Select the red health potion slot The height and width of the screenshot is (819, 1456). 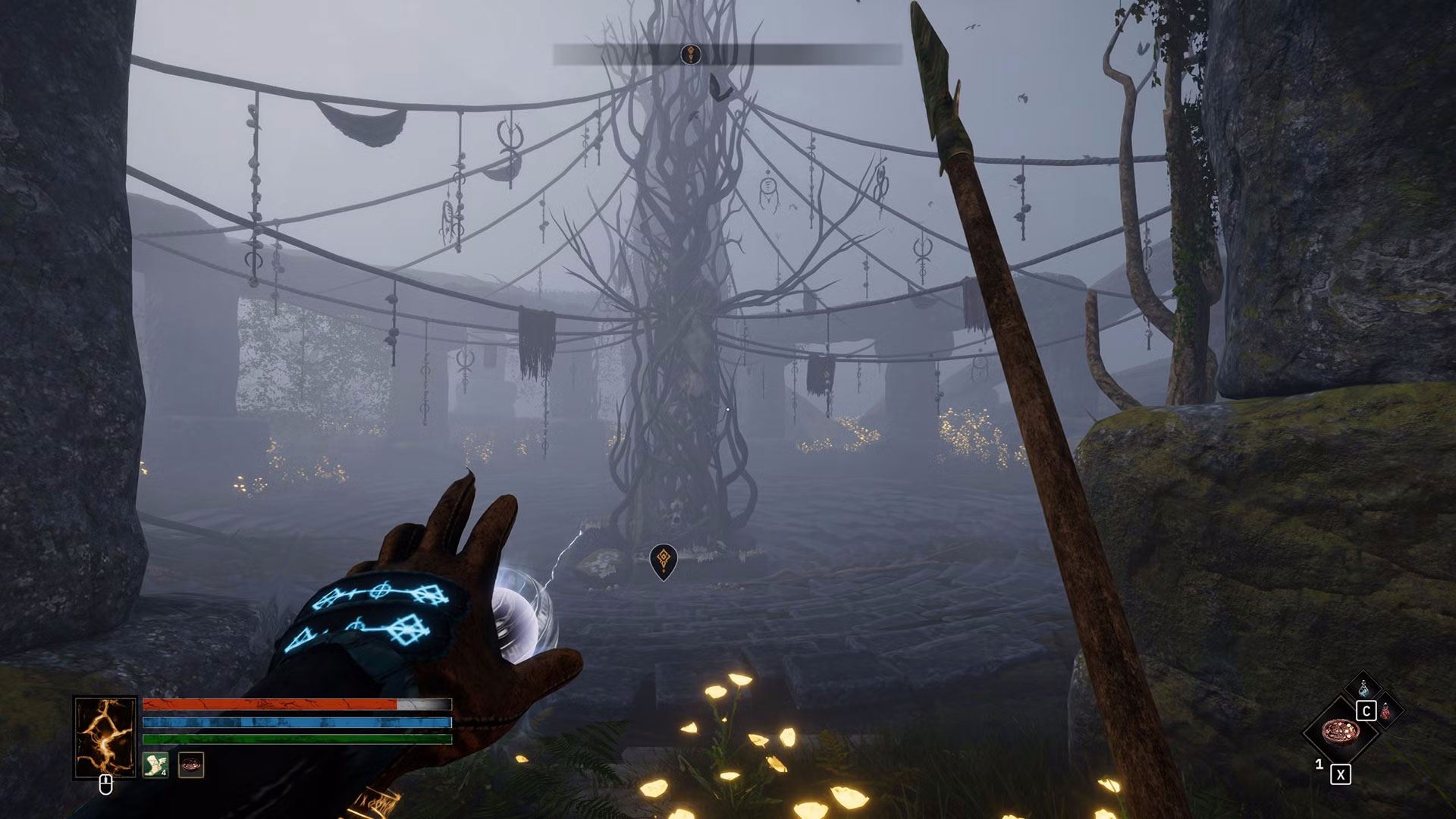click(x=1386, y=711)
